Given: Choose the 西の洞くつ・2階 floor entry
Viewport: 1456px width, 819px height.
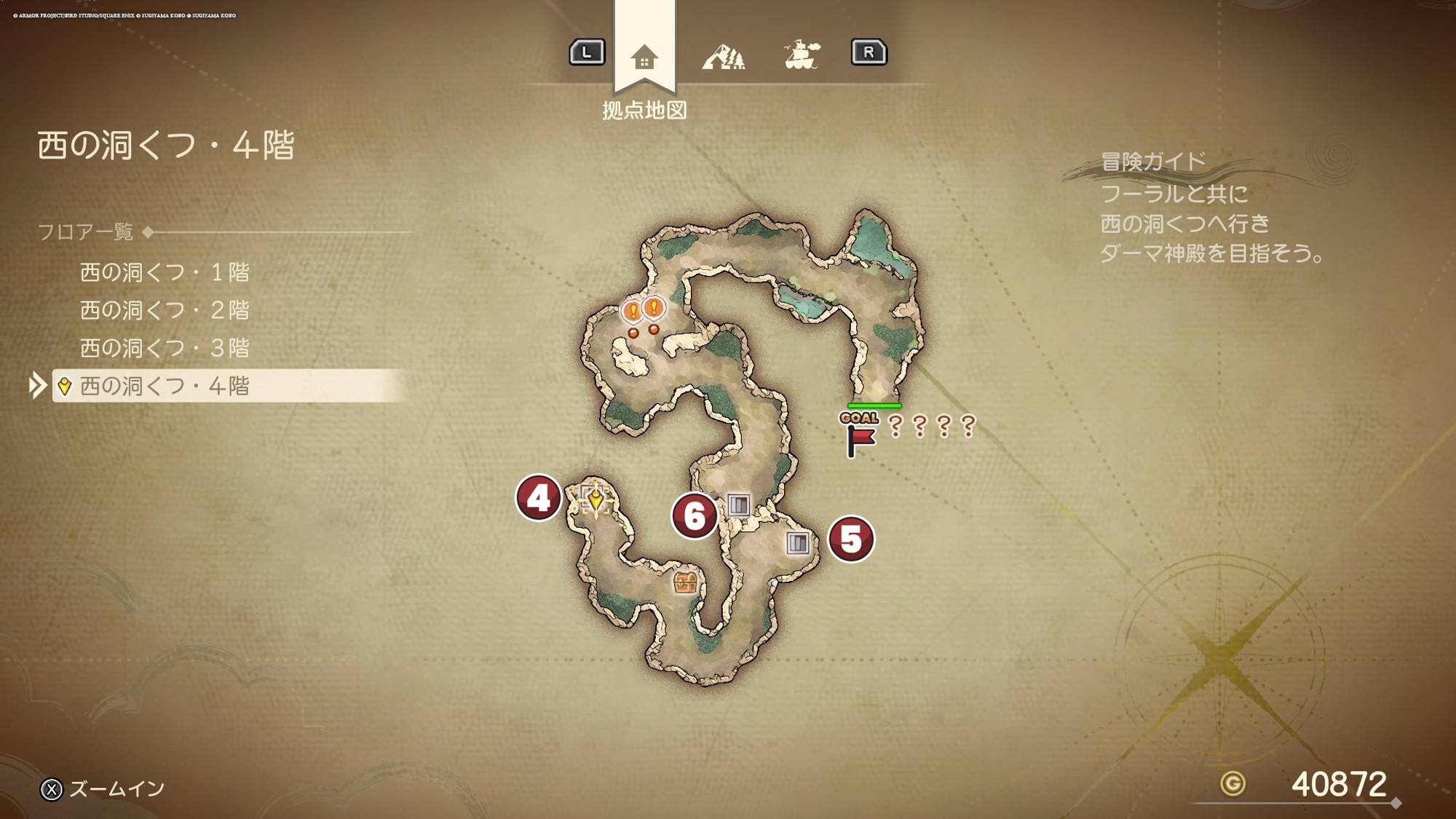Looking at the screenshot, I should click(165, 310).
